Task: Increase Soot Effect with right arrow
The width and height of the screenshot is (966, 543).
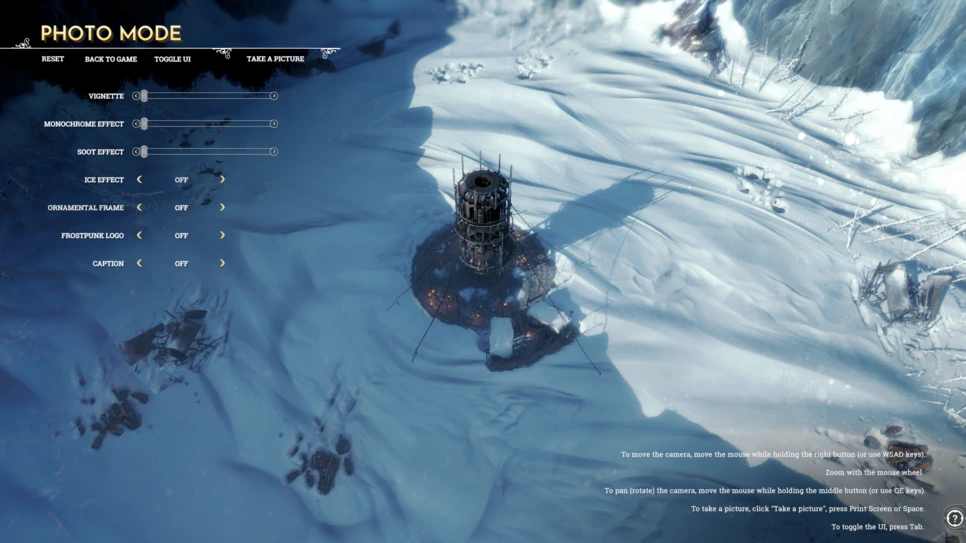Action: tap(273, 152)
